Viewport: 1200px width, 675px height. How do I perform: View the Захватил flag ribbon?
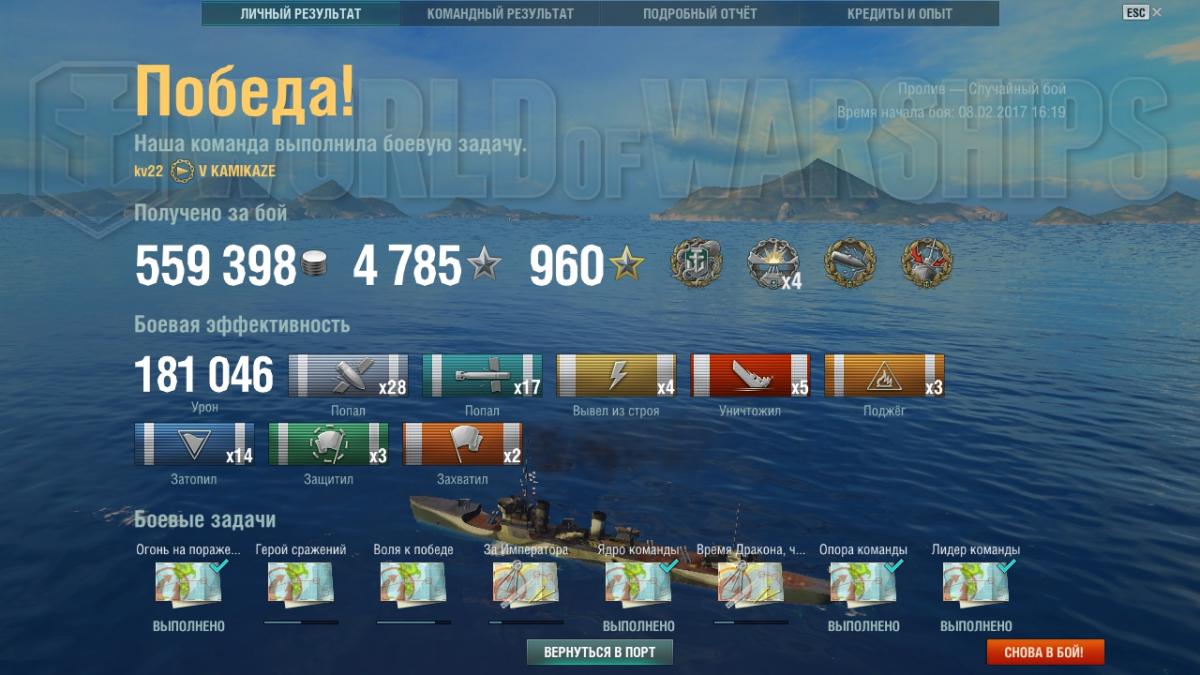click(462, 444)
